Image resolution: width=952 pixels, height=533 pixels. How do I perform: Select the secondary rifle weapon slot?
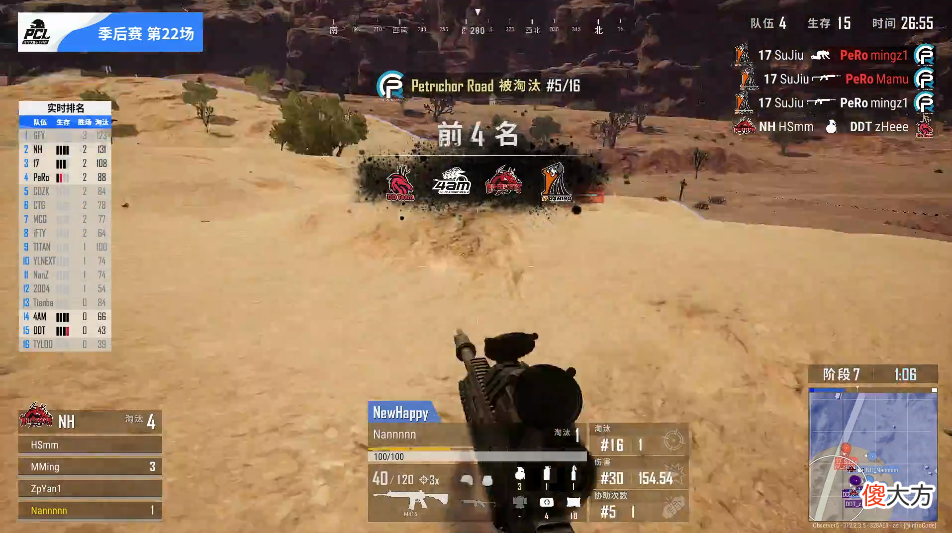point(474,503)
